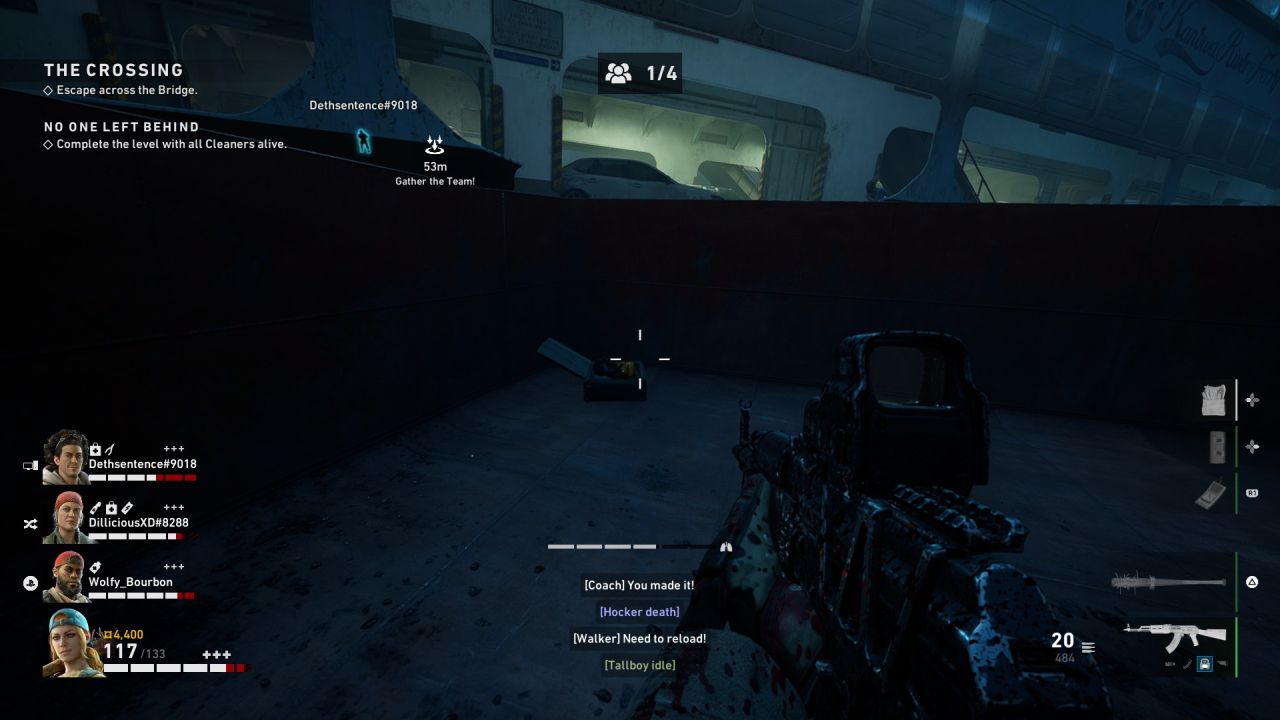Click the tool kit inventory slot
Viewport: 1280px width, 720px height.
pos(1217,447)
